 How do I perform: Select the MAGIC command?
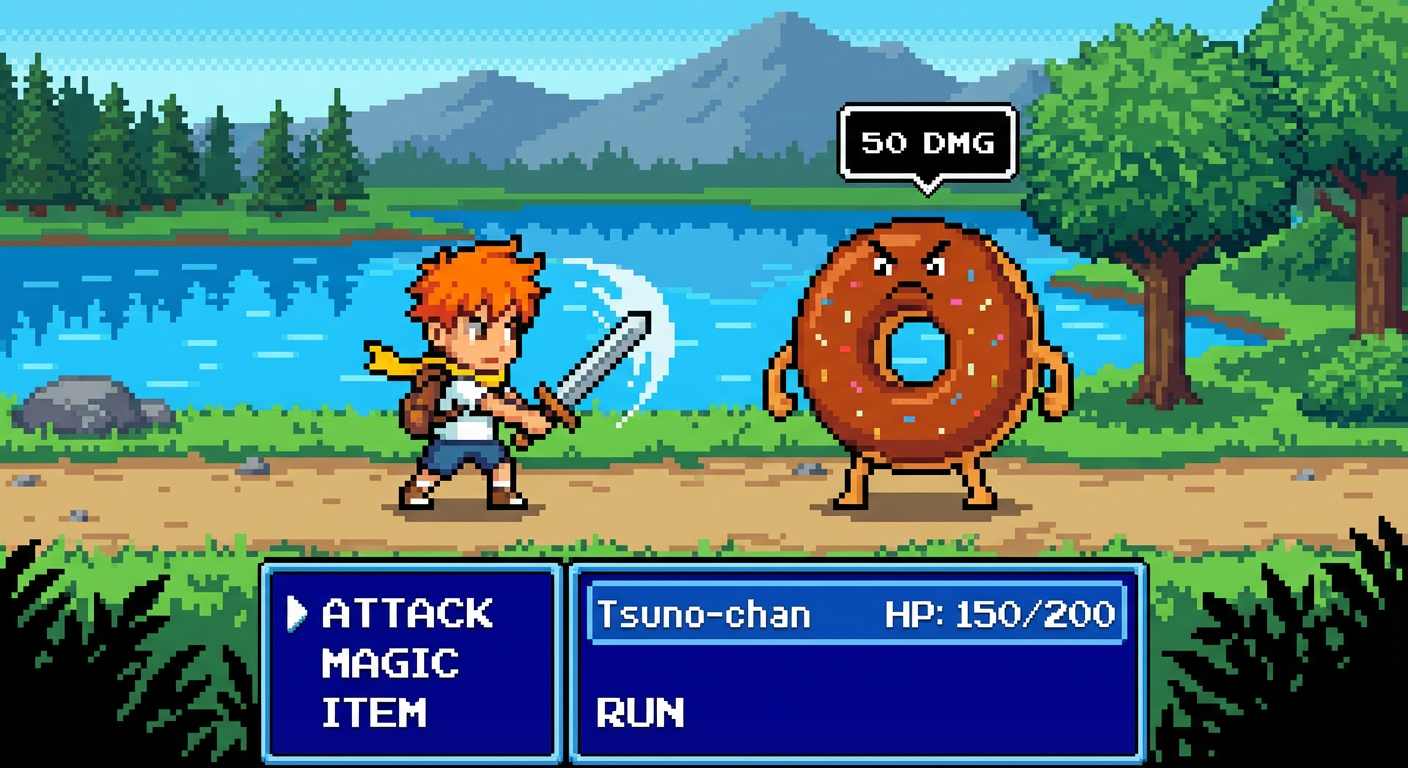(x=391, y=664)
